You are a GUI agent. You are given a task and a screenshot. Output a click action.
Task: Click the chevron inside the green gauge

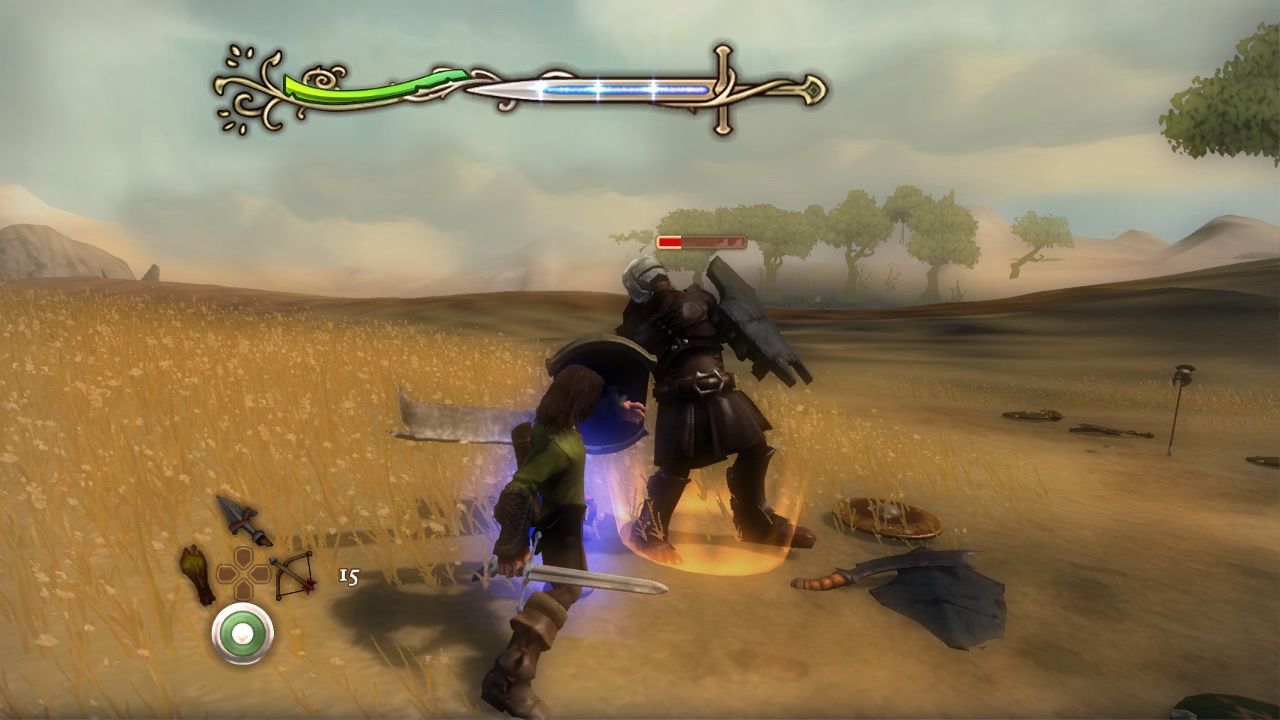(243, 637)
